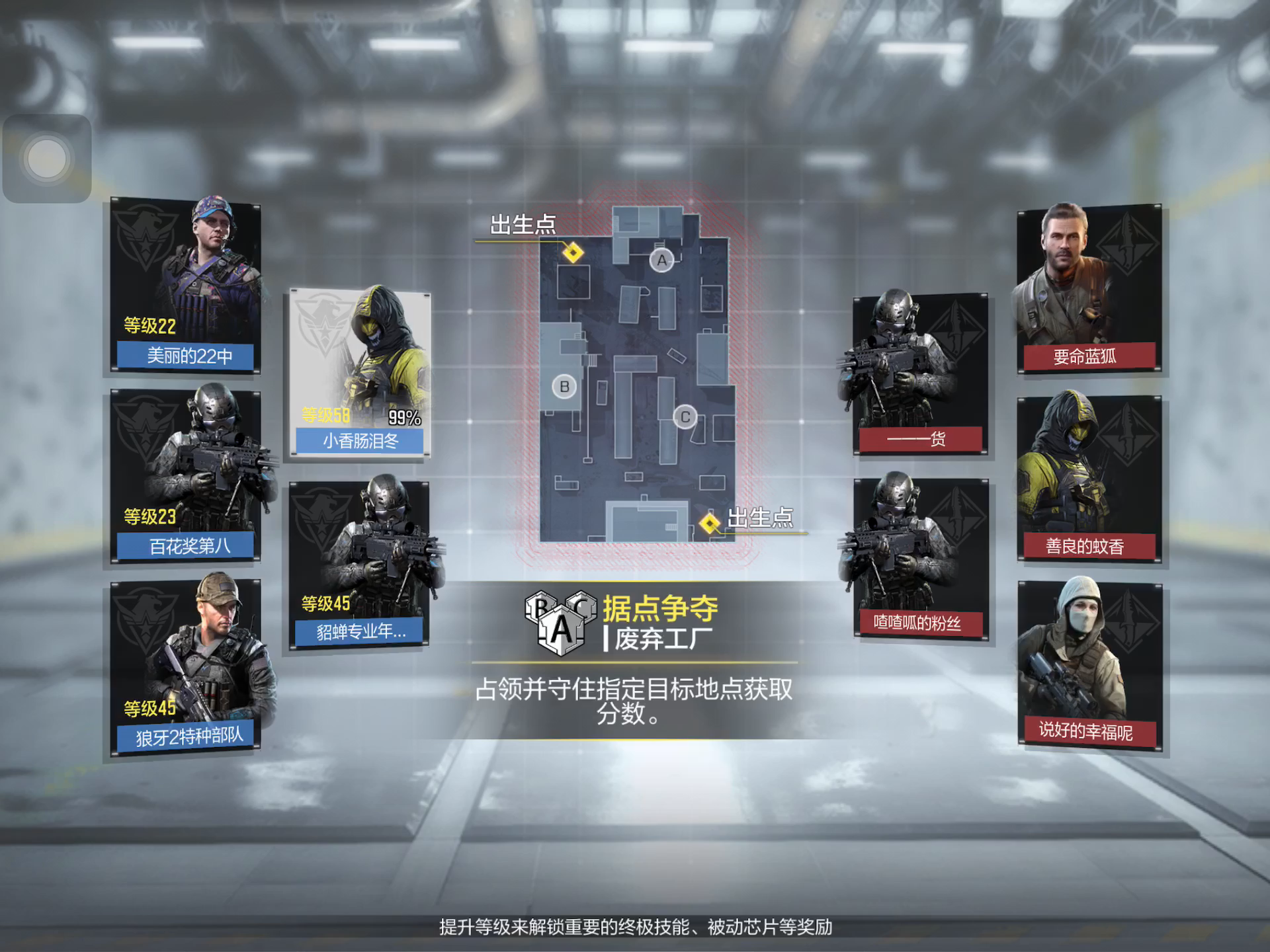The image size is (1270, 952).
Task: Click the 据点争夺 mode ABC hexagon icon
Action: (x=561, y=622)
